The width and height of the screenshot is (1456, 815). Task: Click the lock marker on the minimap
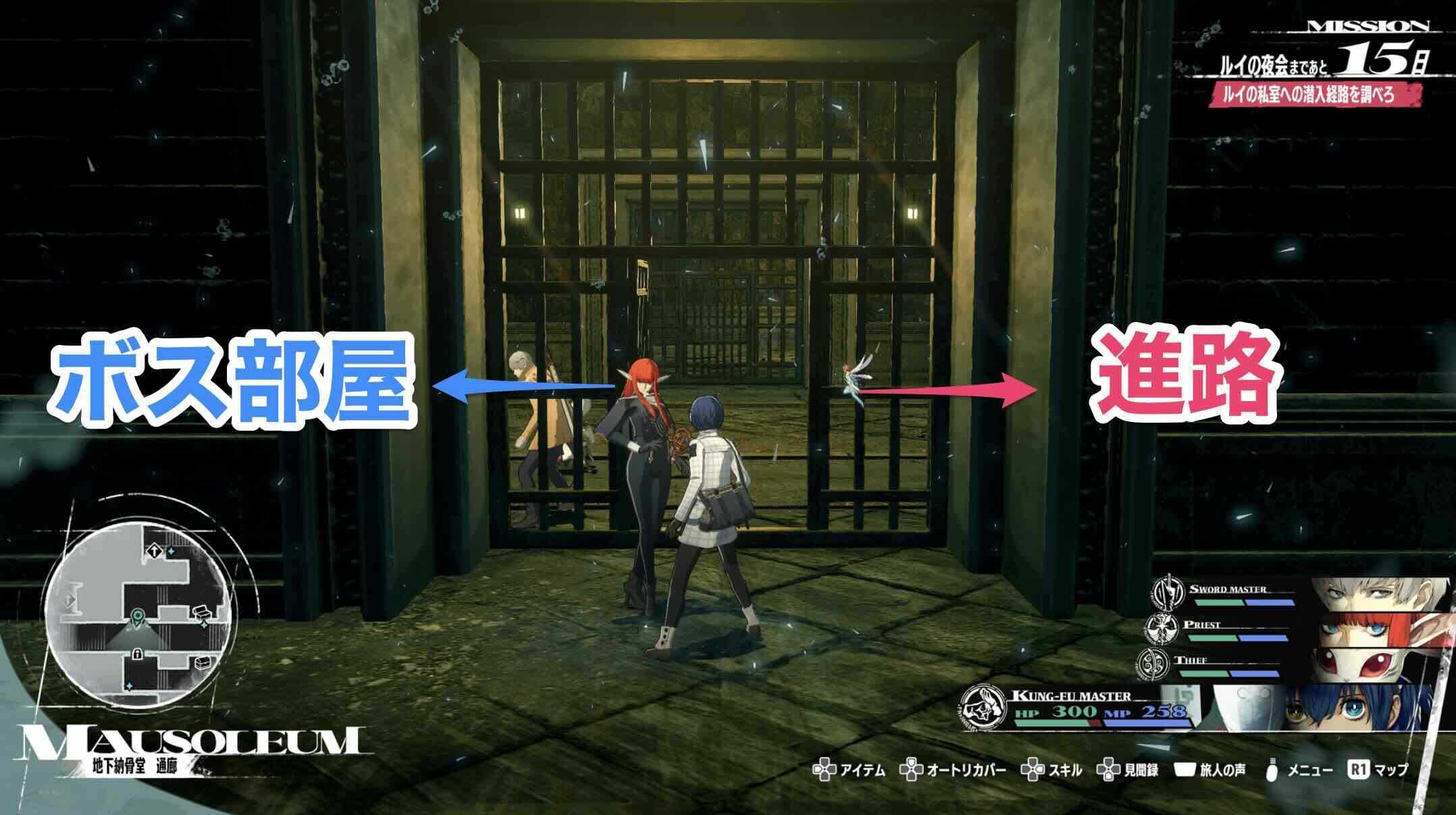[x=138, y=654]
